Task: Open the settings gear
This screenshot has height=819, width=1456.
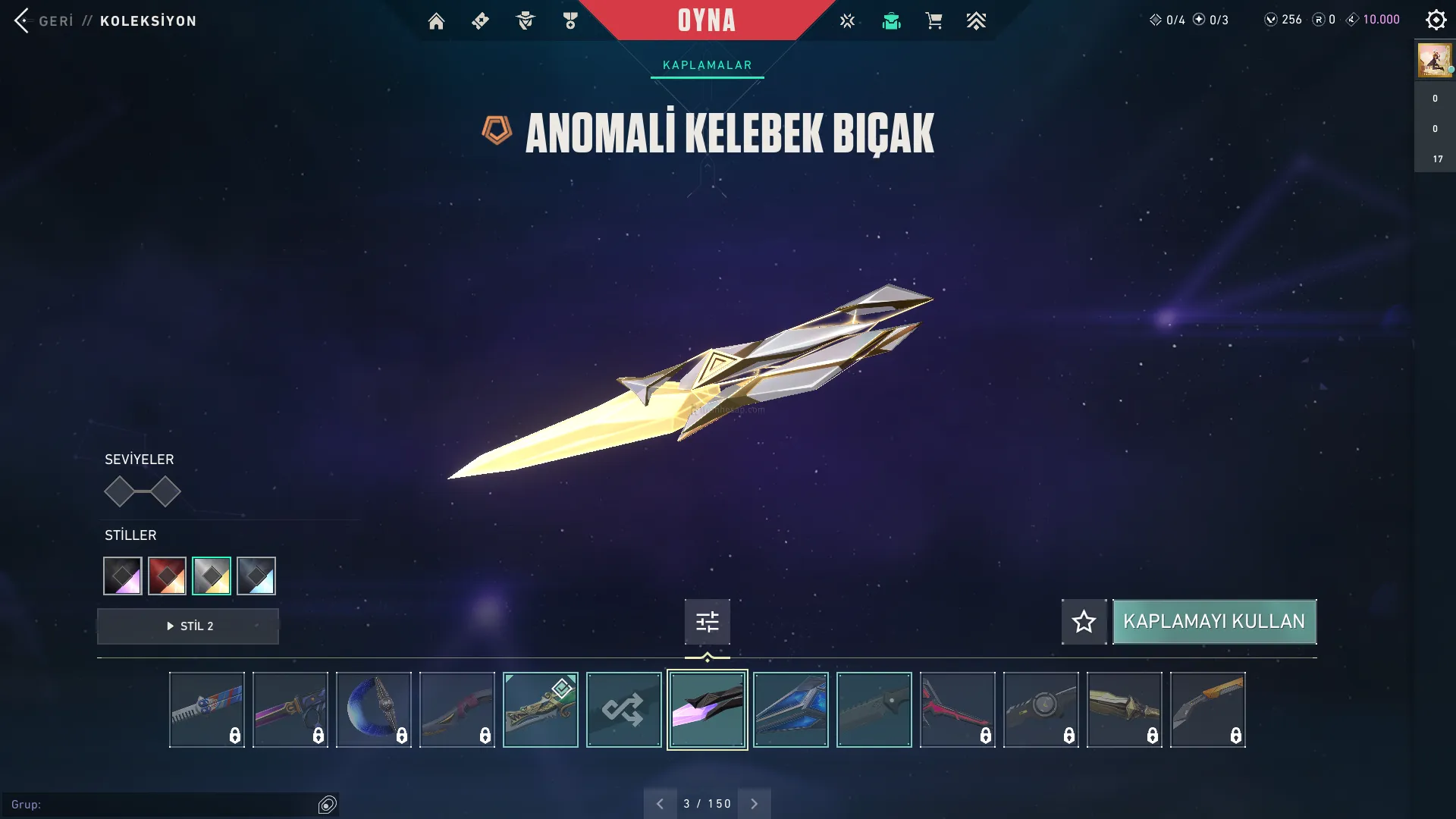Action: [1436, 20]
